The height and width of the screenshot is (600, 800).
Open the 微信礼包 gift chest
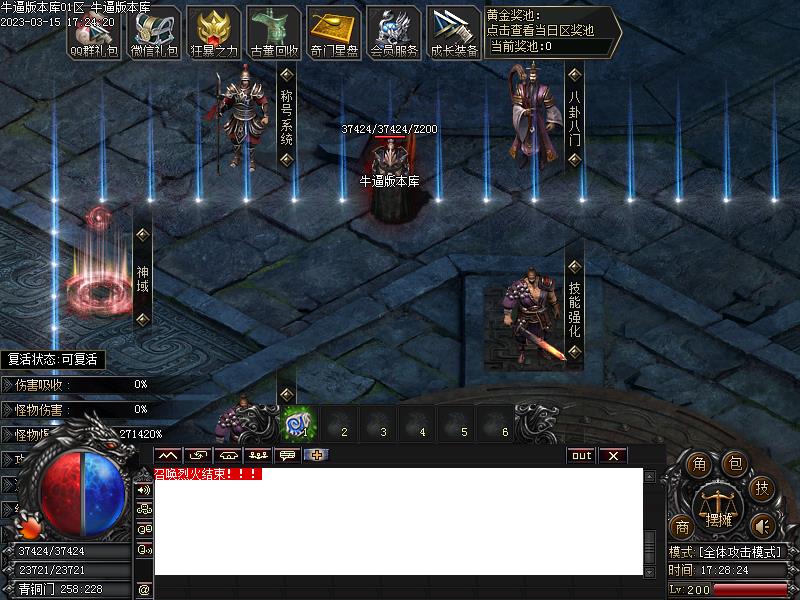(x=154, y=35)
